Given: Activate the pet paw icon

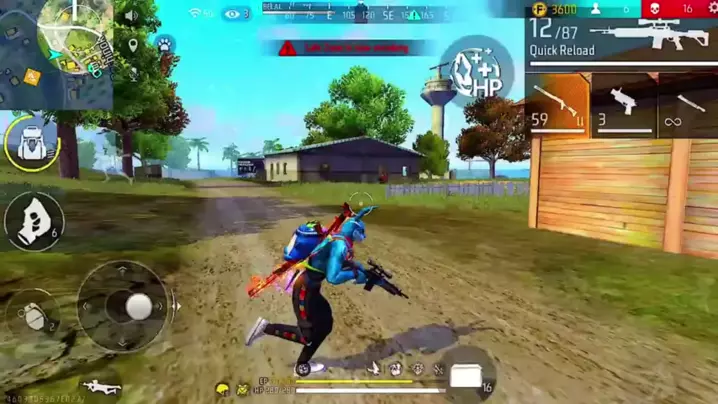Looking at the screenshot, I should [164, 46].
